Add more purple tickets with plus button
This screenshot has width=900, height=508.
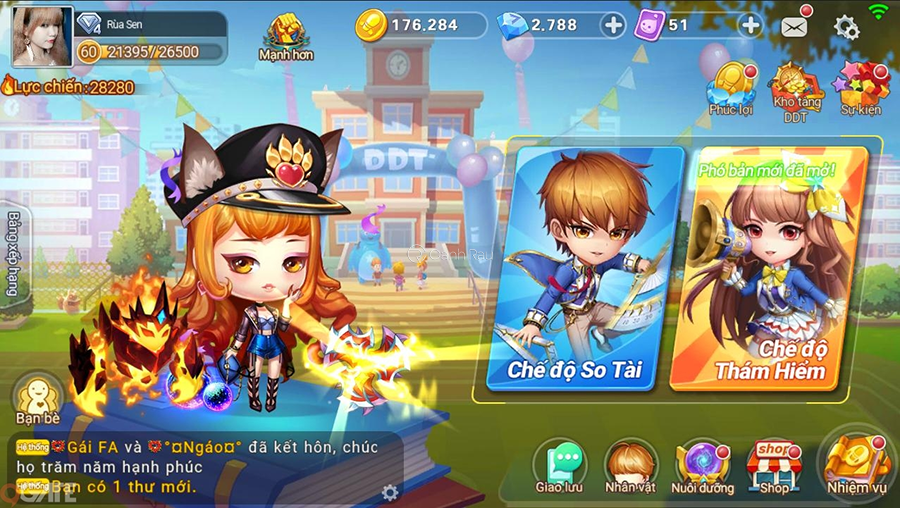pyautogui.click(x=750, y=25)
